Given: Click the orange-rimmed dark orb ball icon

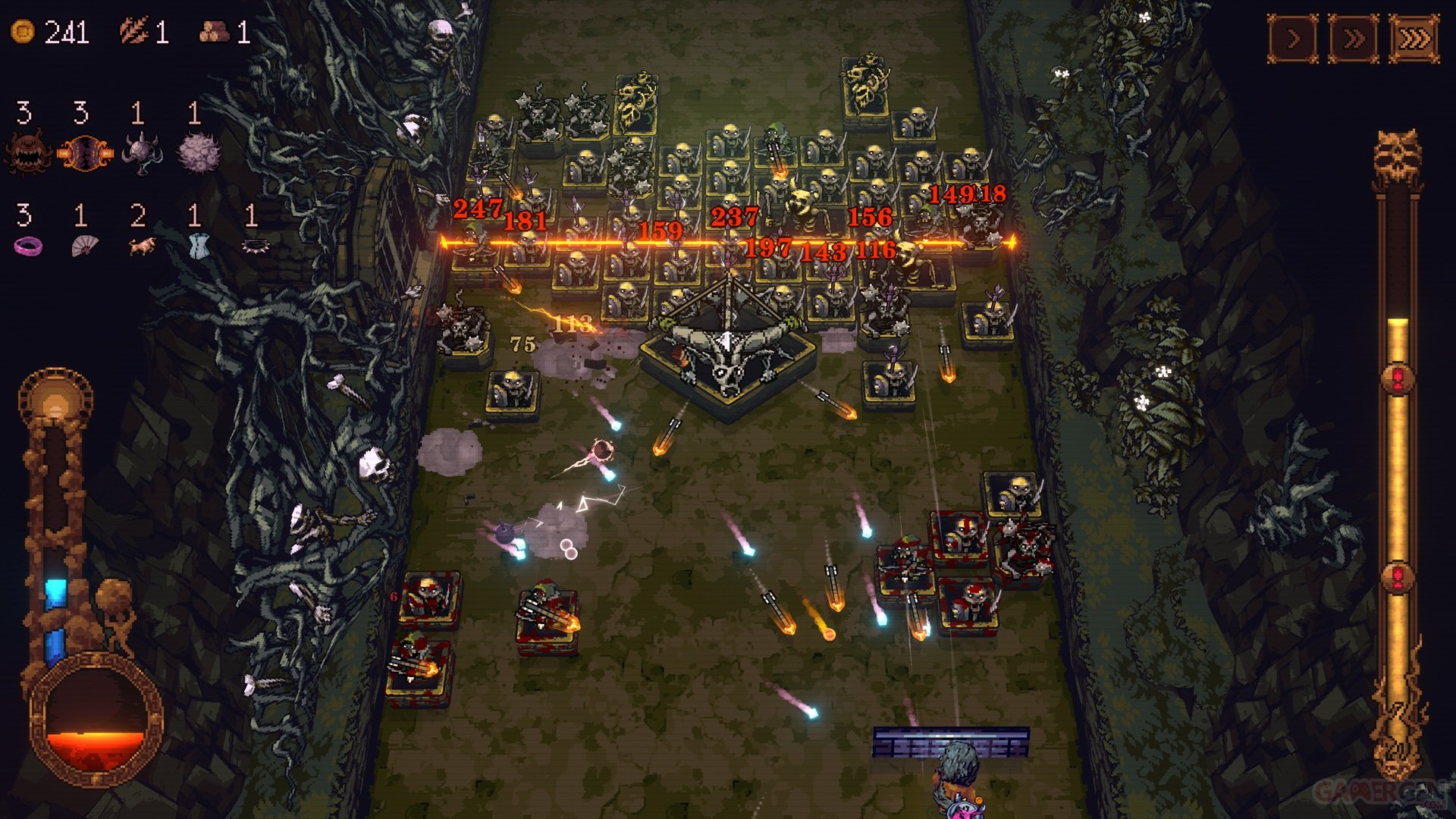Looking at the screenshot, I should tap(85, 152).
